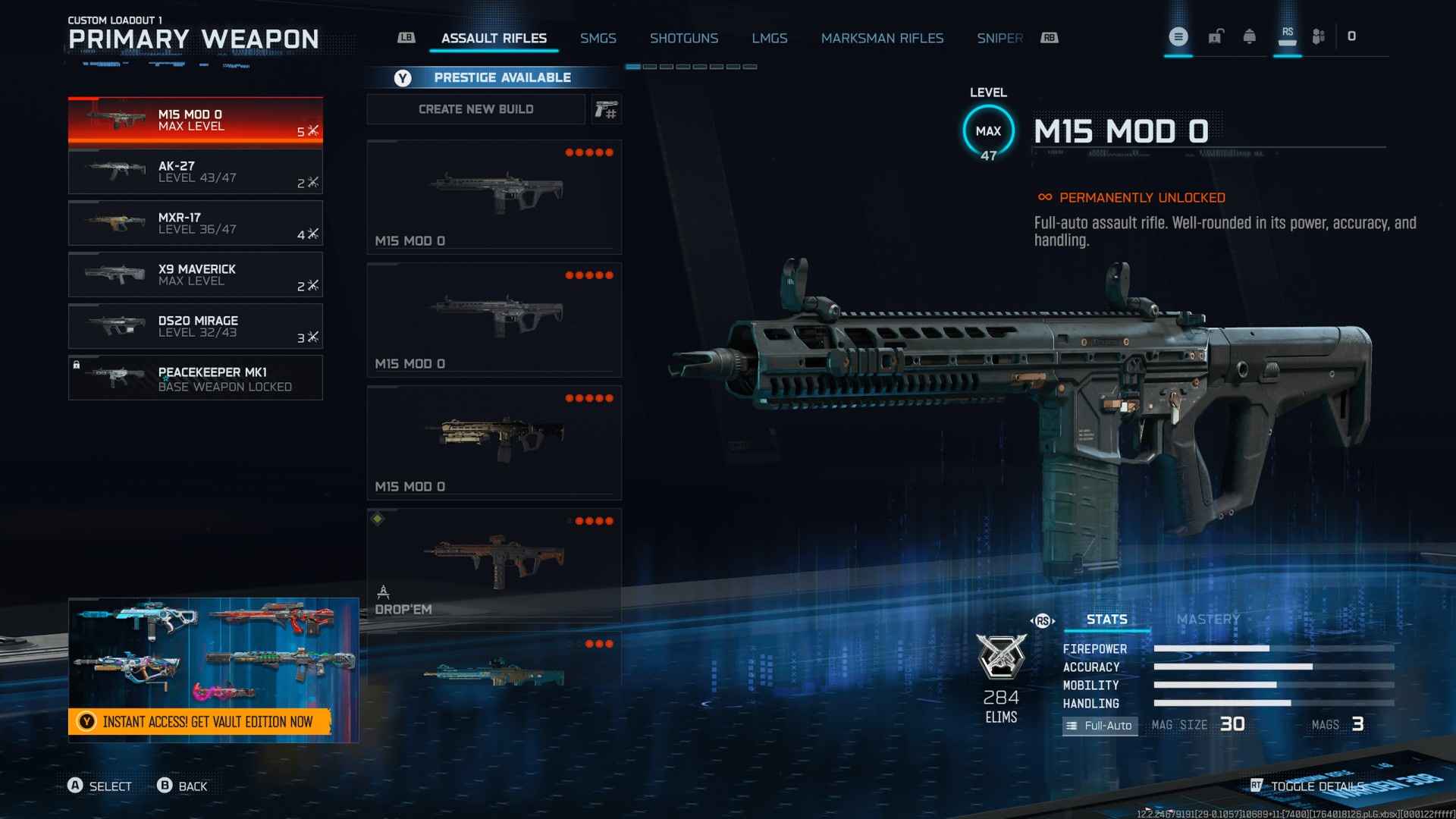Switch to the Assault Rifles tab
Screen dimensions: 1456x819
(494, 38)
